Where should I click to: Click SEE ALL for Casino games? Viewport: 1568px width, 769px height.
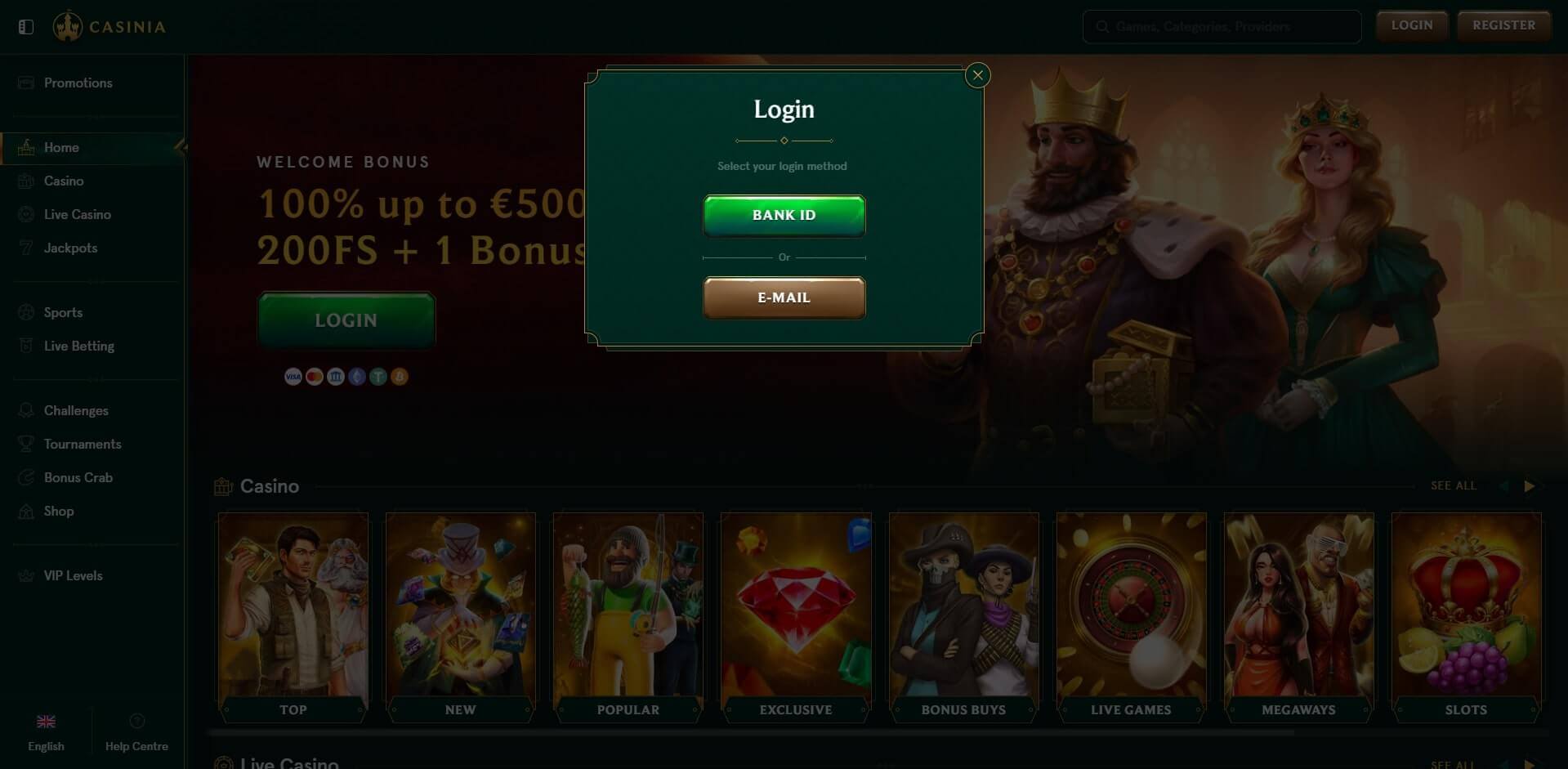click(x=1453, y=485)
